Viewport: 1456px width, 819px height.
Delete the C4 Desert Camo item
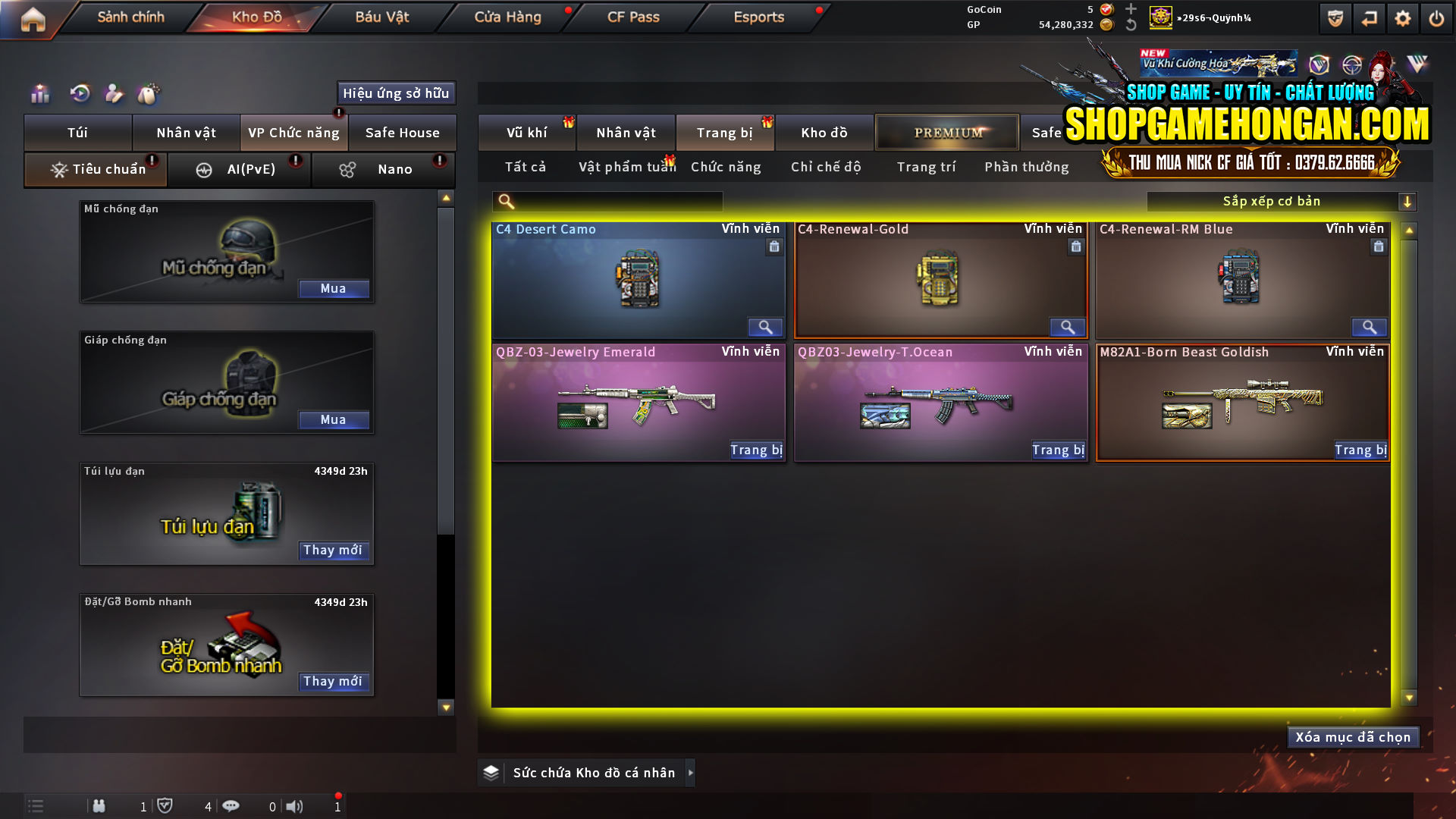773,246
